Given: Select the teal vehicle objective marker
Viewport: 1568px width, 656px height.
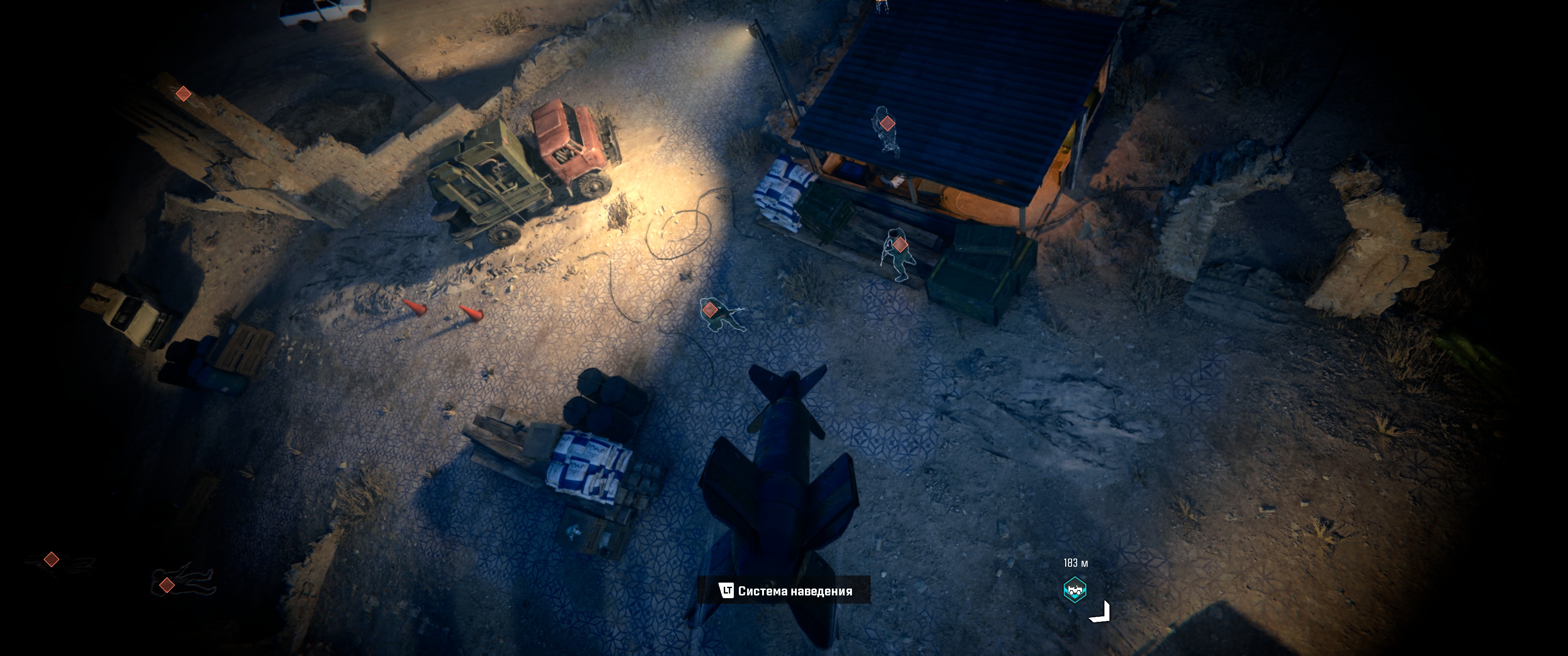Looking at the screenshot, I should pyautogui.click(x=1075, y=589).
